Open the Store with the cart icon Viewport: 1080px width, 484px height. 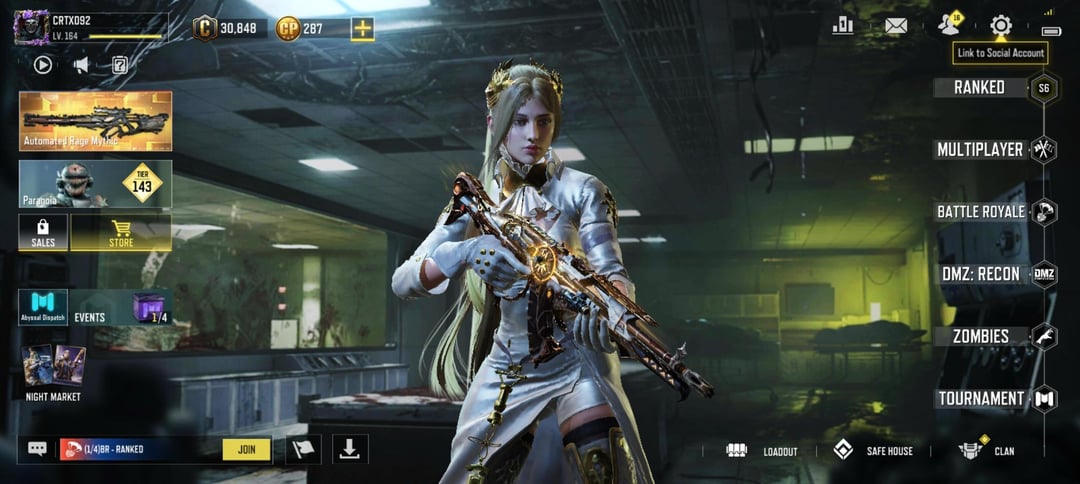point(121,232)
